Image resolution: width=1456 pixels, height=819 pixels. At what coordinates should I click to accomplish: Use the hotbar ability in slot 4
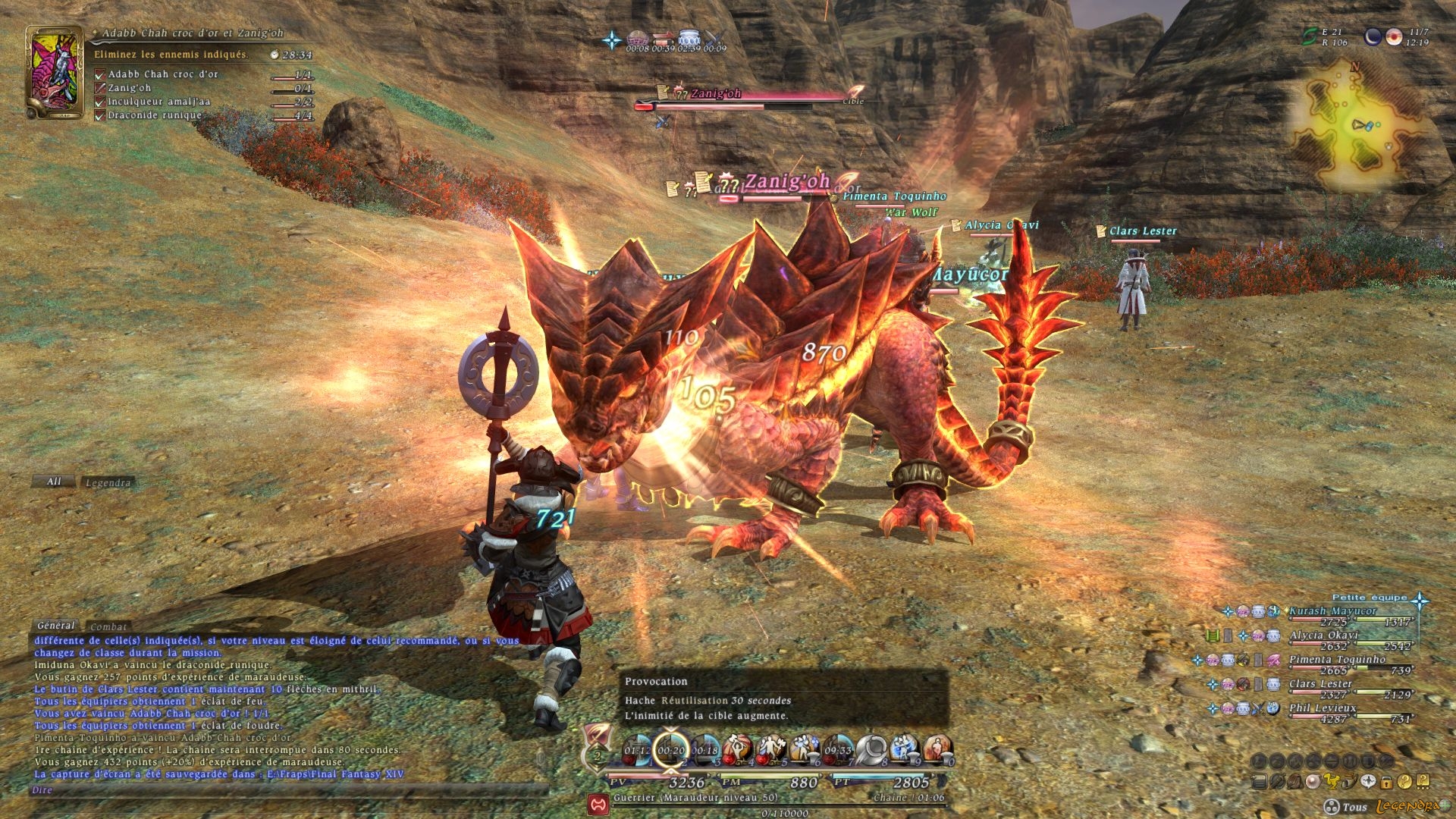point(737,749)
